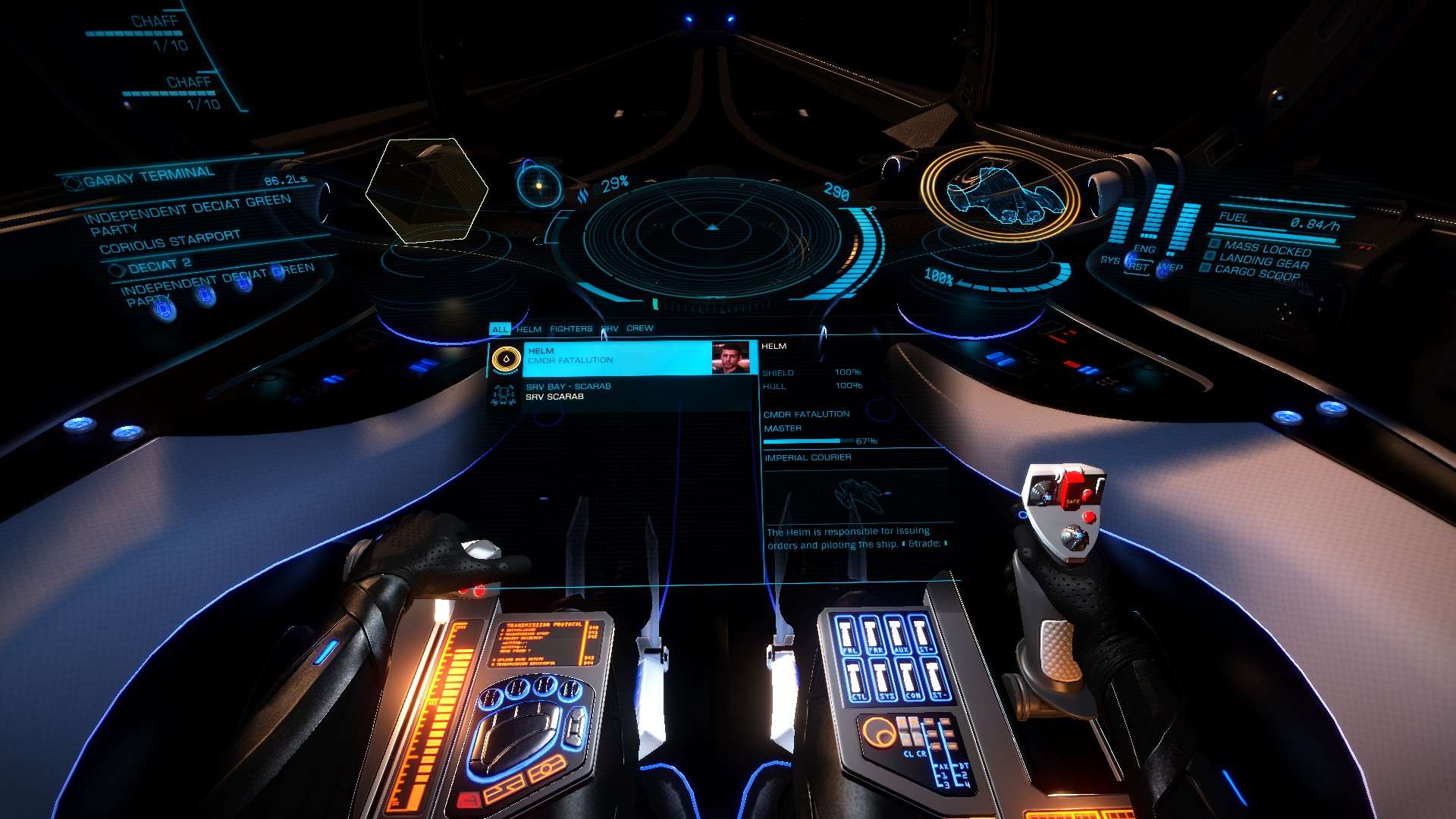Switch to the FIGHTERS tab

coord(571,329)
